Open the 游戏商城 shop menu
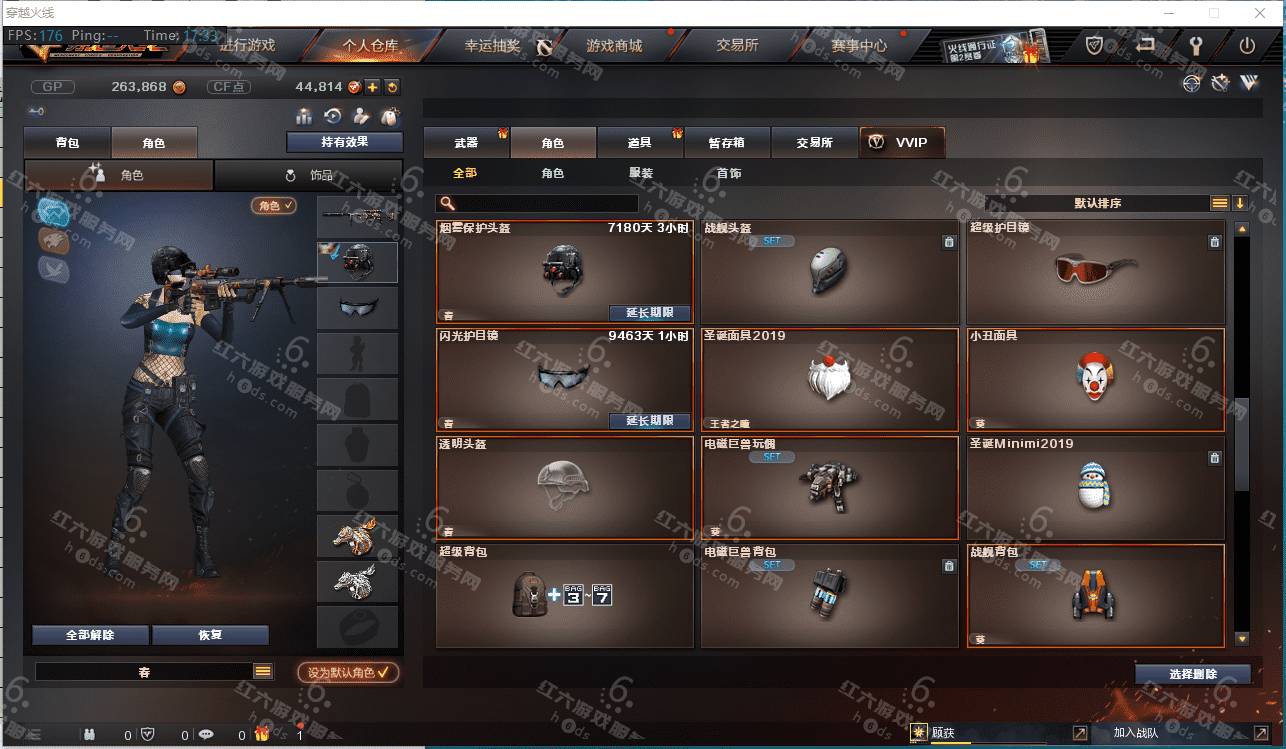This screenshot has width=1286, height=749. click(614, 46)
